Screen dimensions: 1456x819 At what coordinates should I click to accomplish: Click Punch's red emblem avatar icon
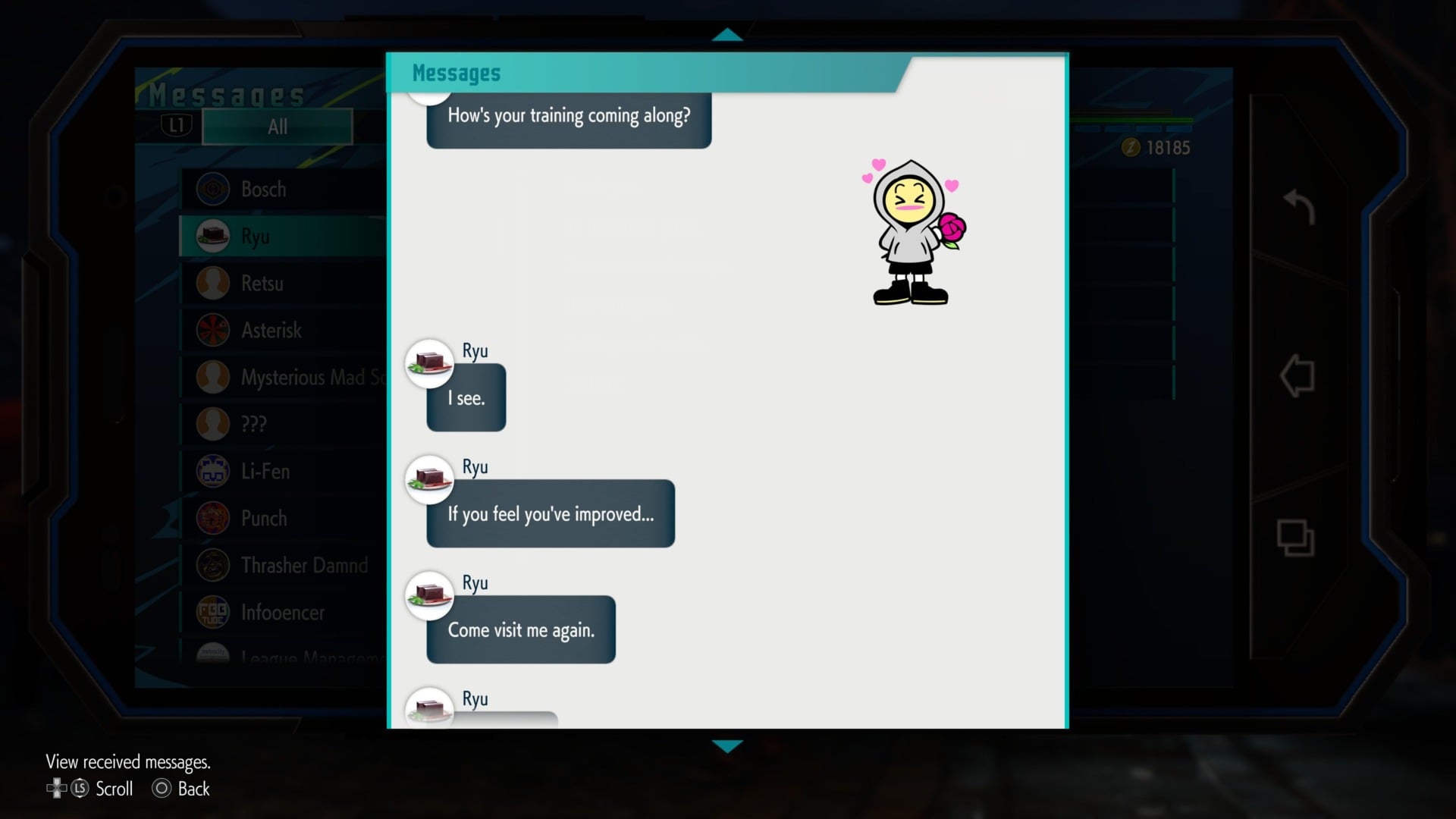(x=212, y=518)
